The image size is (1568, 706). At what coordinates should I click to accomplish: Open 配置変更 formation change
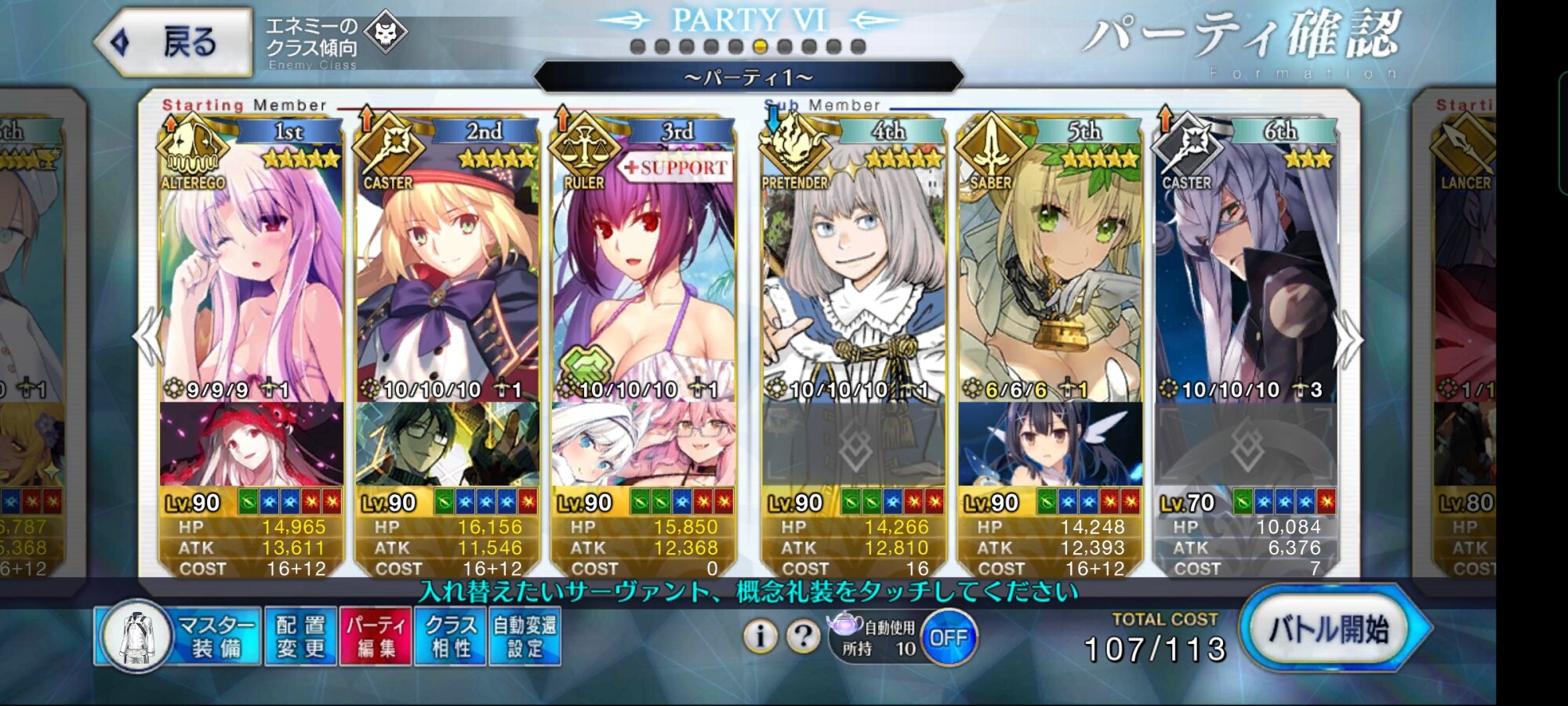[x=300, y=636]
